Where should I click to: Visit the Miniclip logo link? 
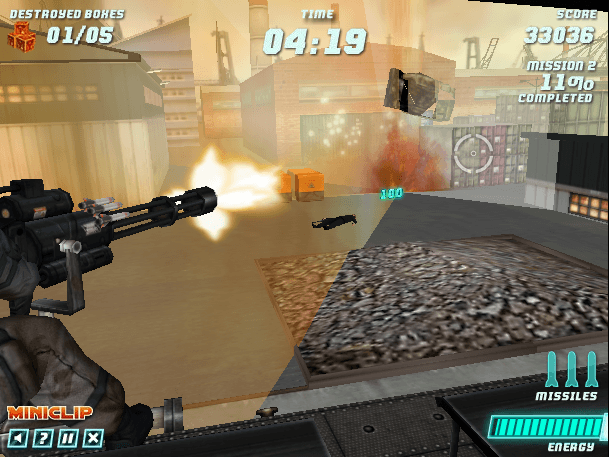tap(49, 413)
